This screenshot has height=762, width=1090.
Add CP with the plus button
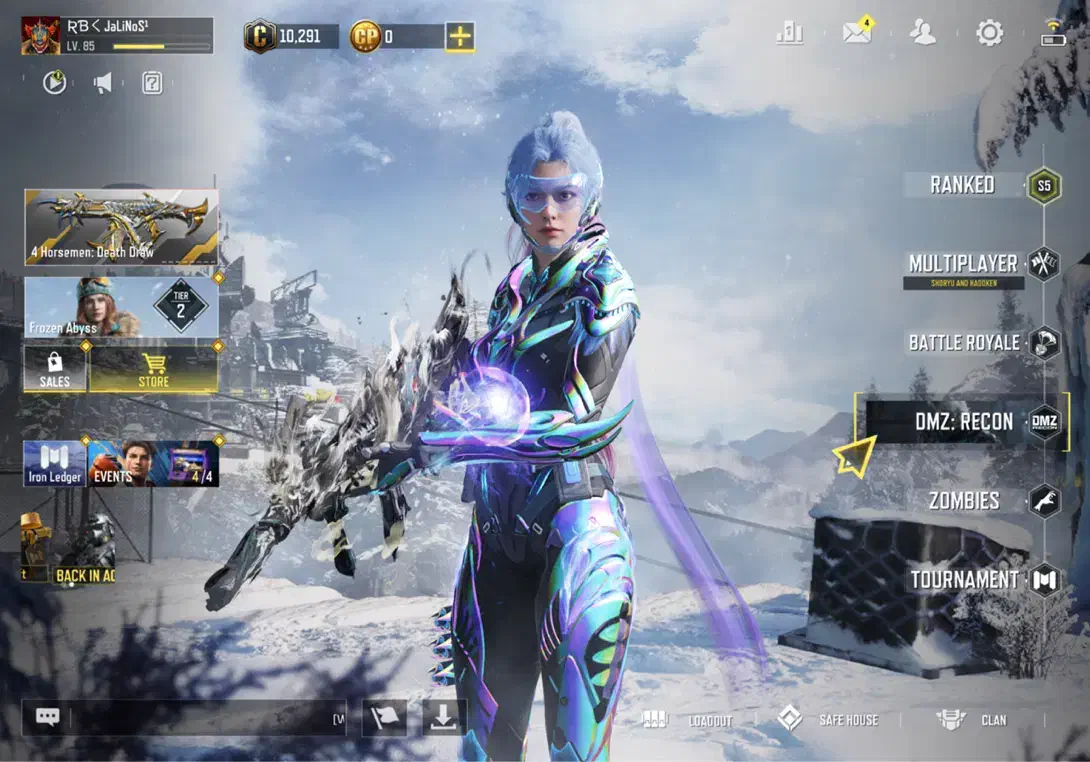pos(460,37)
